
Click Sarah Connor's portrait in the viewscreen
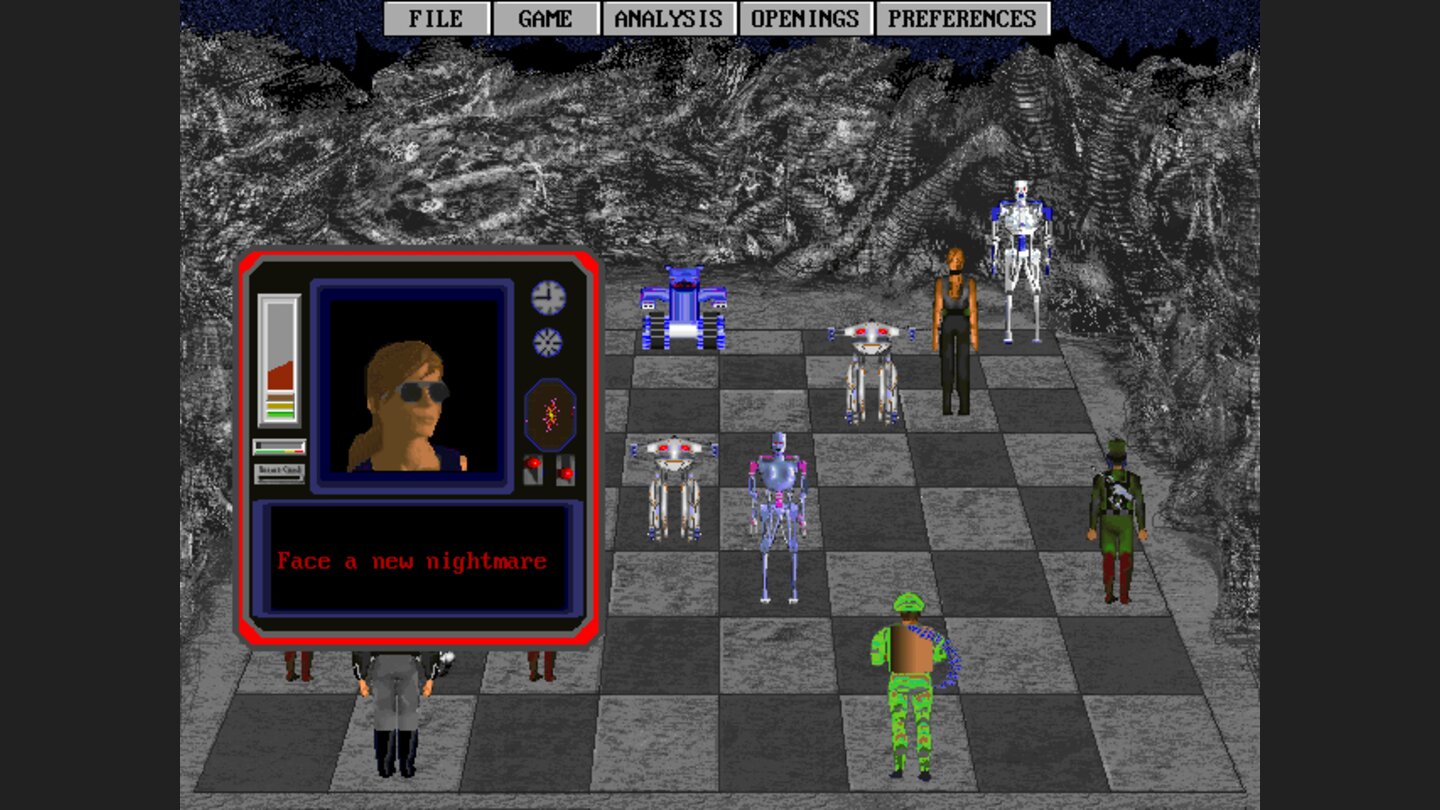pos(413,390)
